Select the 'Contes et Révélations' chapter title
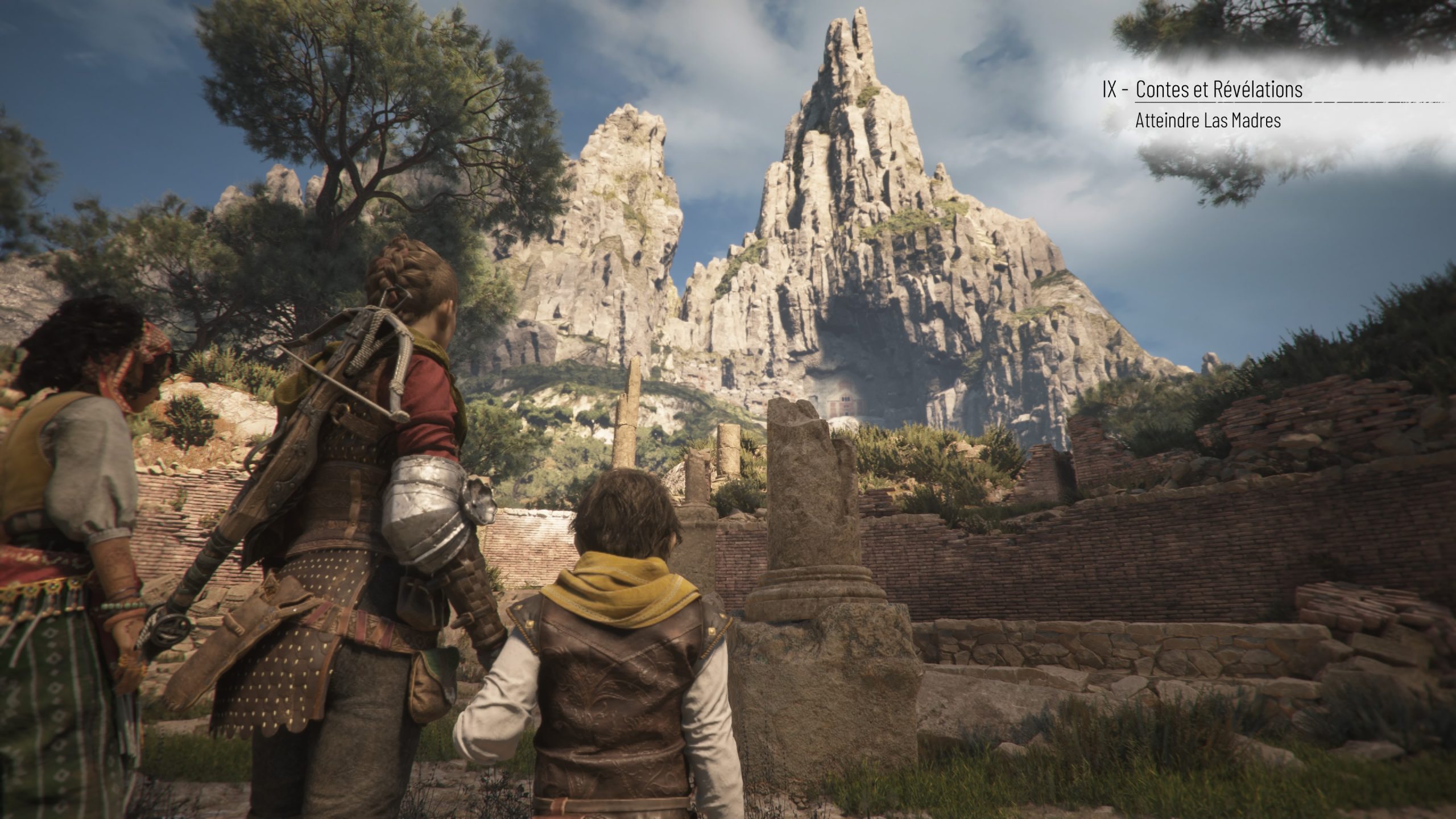The image size is (1456, 819). coord(1218,89)
